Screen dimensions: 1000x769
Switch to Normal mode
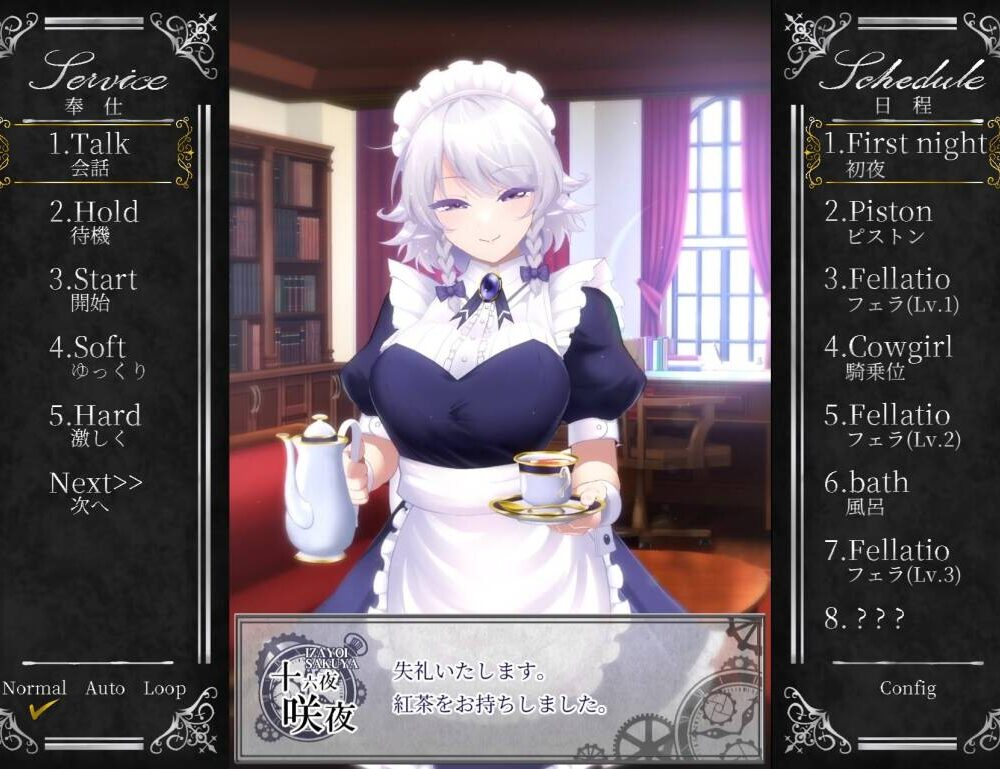coord(34,689)
